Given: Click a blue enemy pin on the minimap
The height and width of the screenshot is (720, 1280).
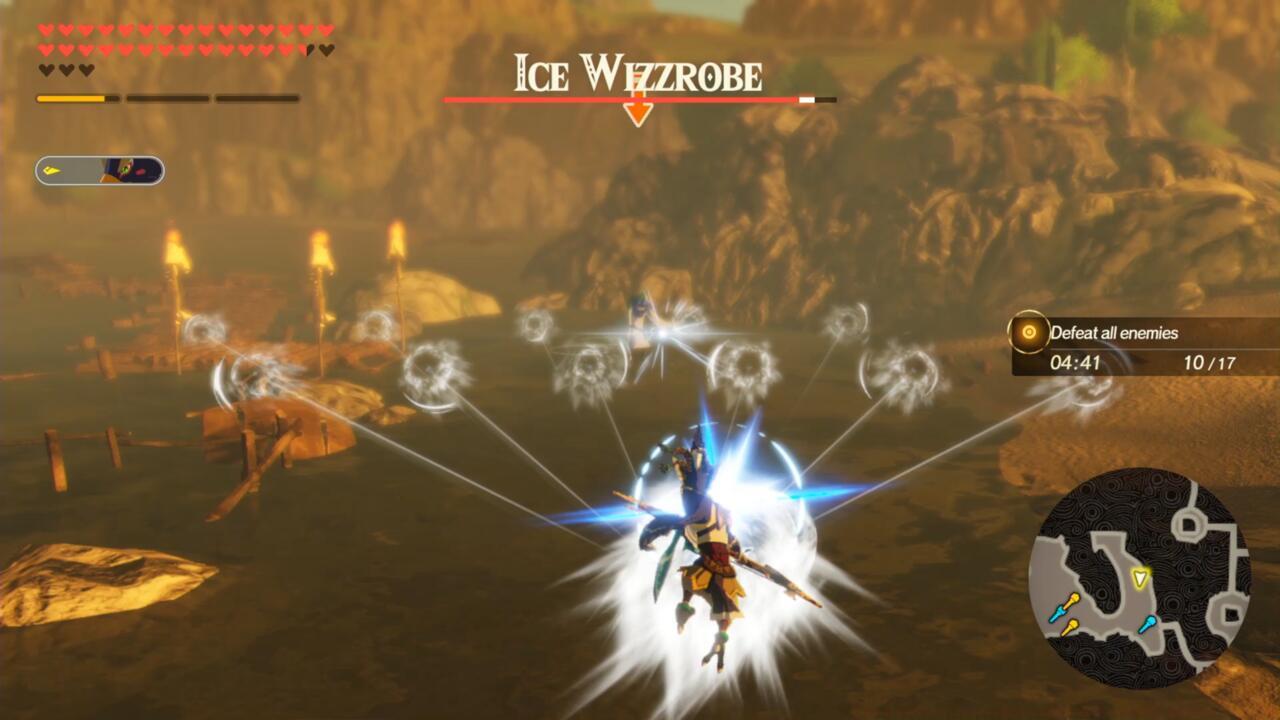Looking at the screenshot, I should pos(1059,611).
